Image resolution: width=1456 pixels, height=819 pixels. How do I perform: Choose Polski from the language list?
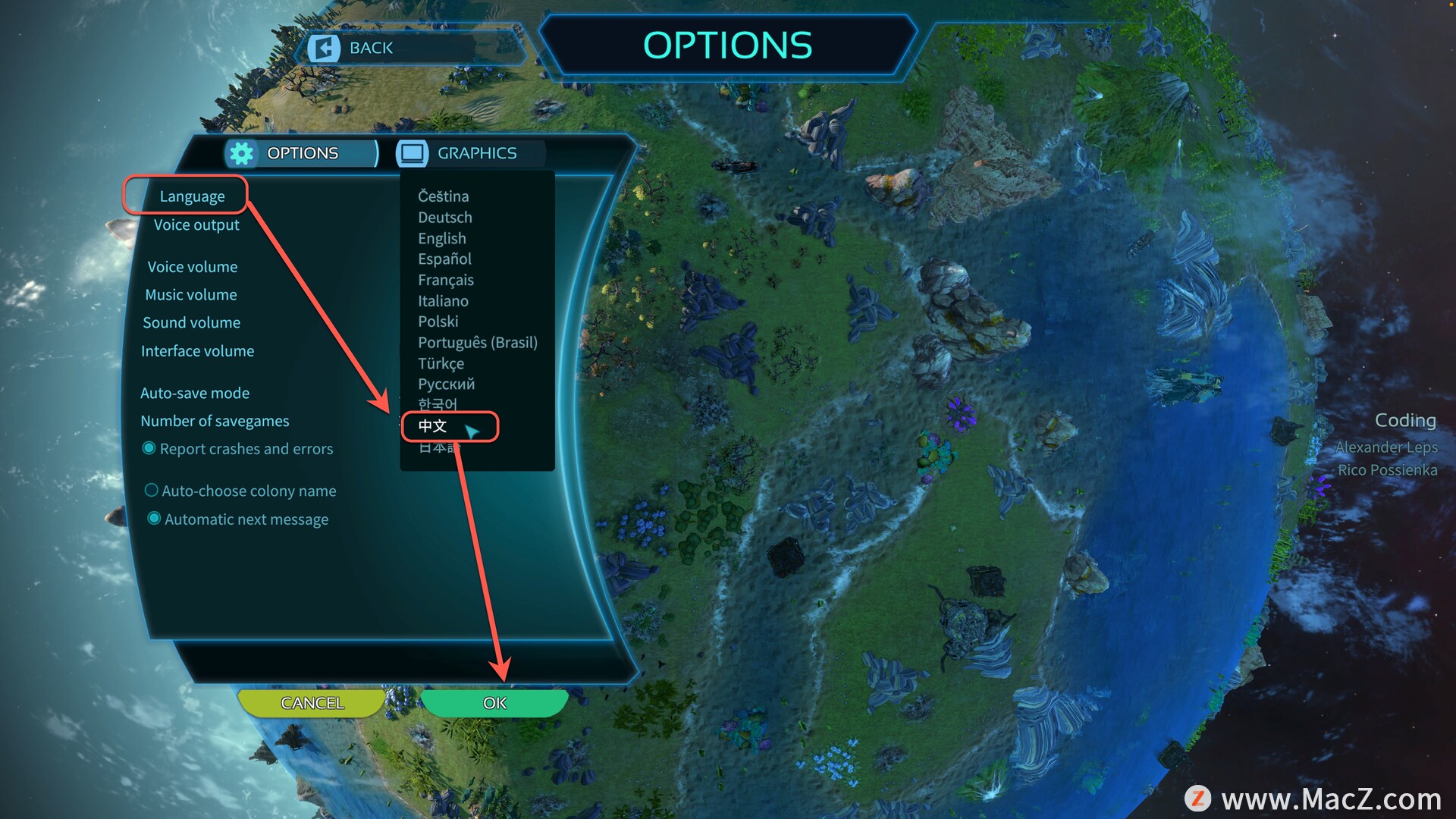(438, 322)
